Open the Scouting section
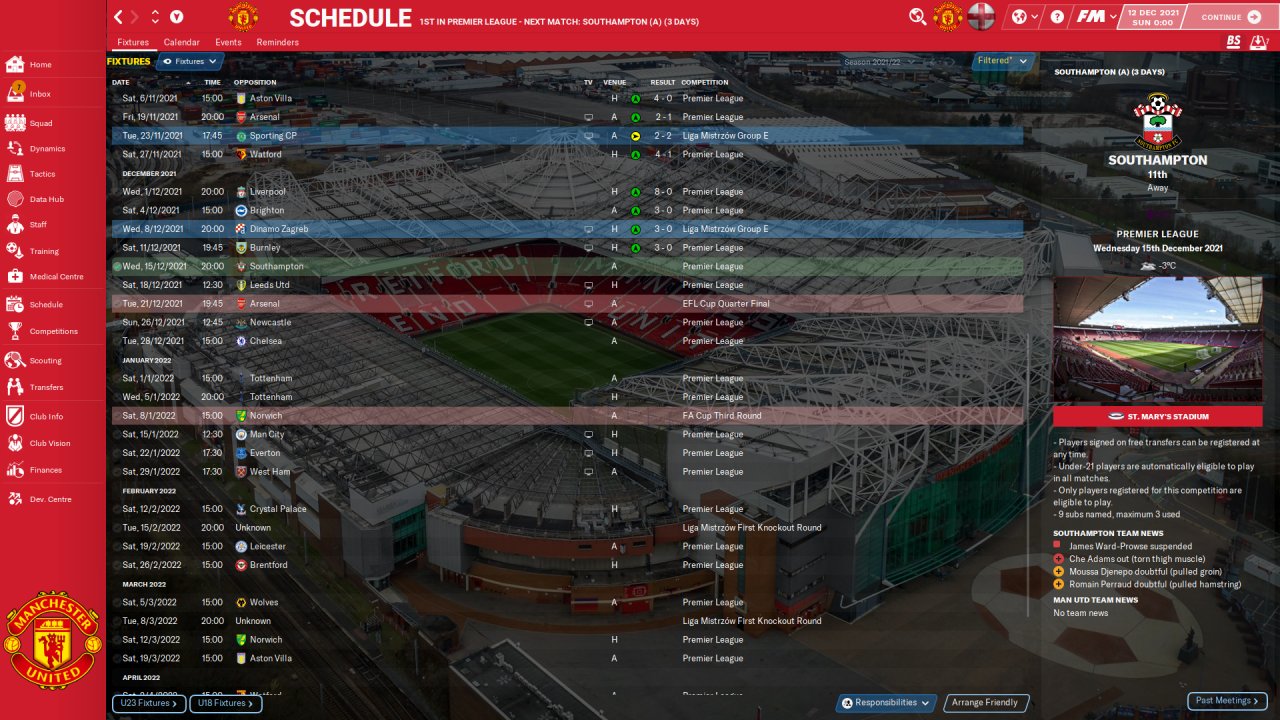The image size is (1280, 720). click(x=45, y=360)
